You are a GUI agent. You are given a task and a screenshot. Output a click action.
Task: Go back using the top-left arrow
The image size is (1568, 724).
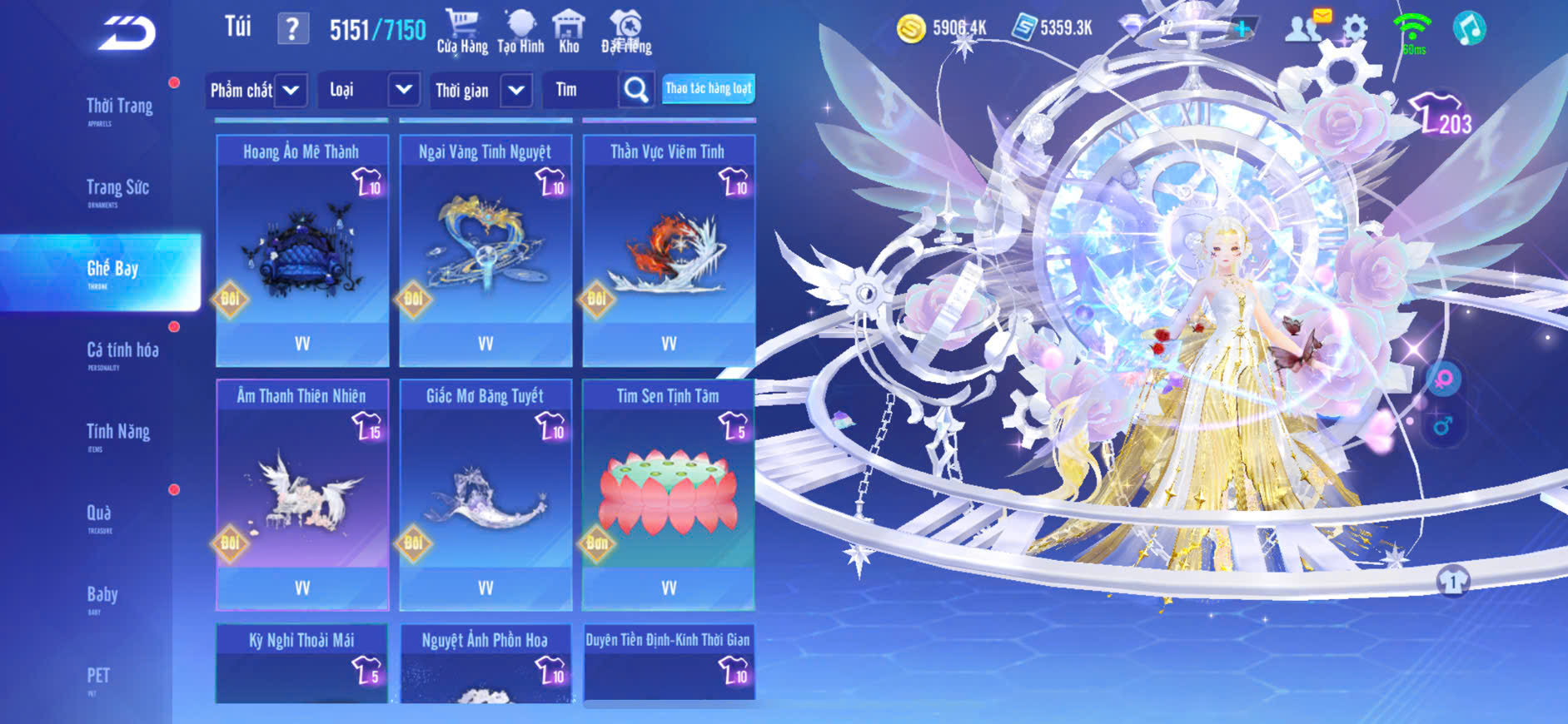coord(127,33)
